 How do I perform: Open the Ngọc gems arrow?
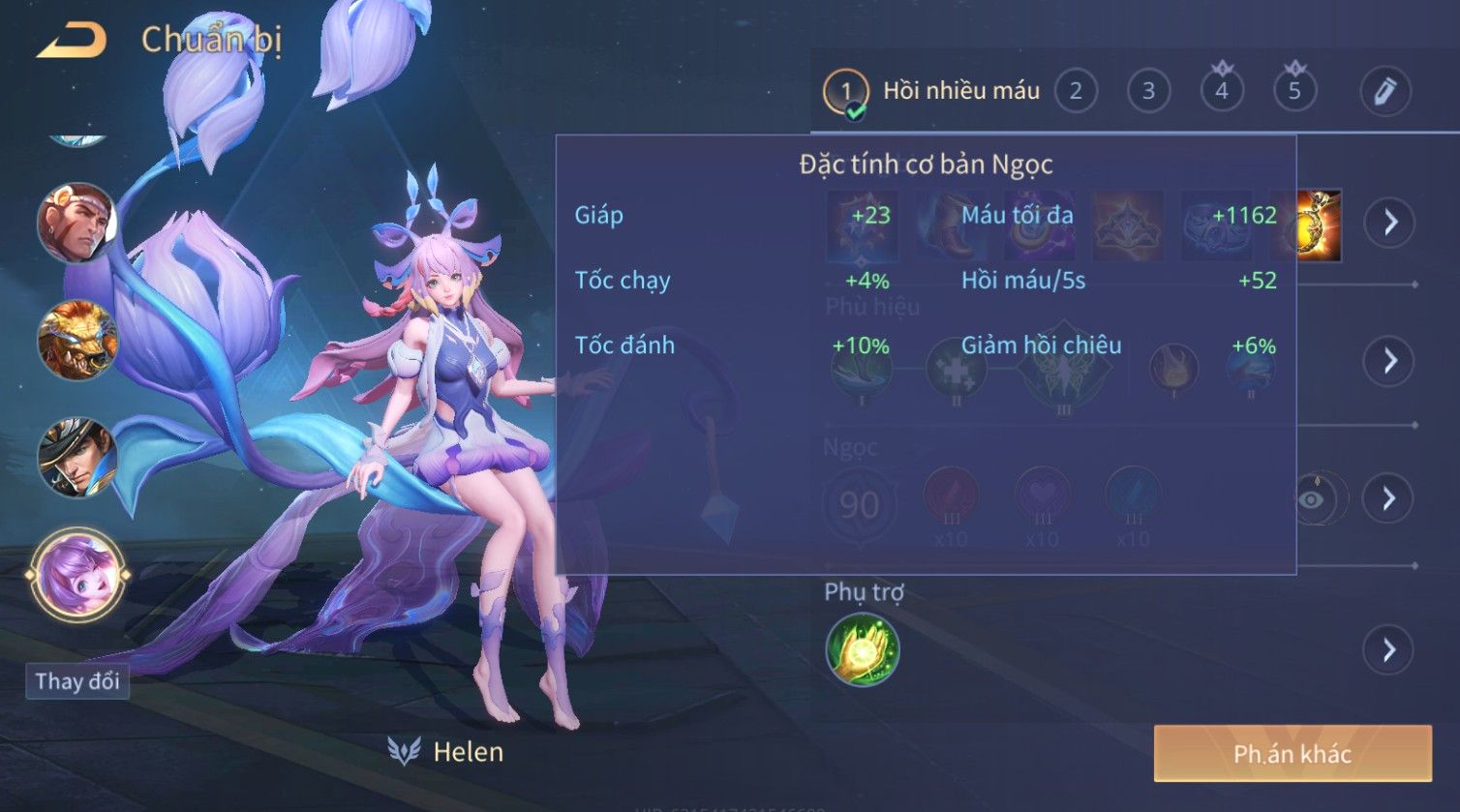tap(1389, 498)
